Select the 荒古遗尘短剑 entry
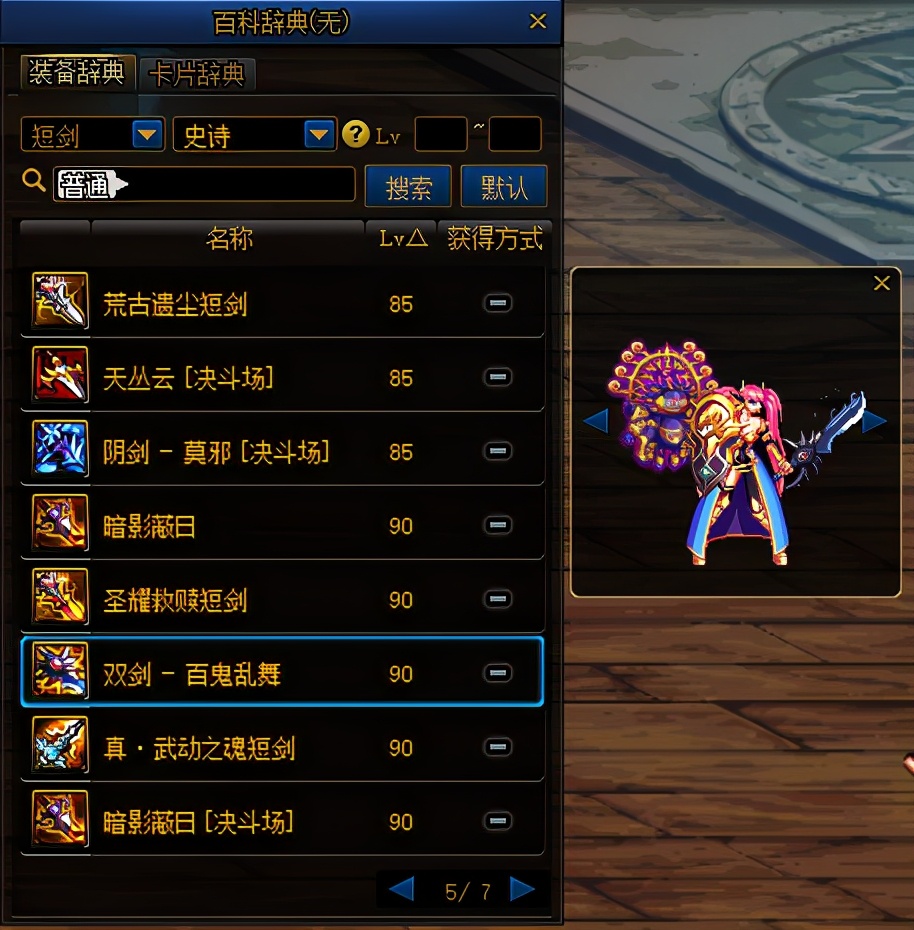Viewport: 914px width, 930px height. point(175,304)
